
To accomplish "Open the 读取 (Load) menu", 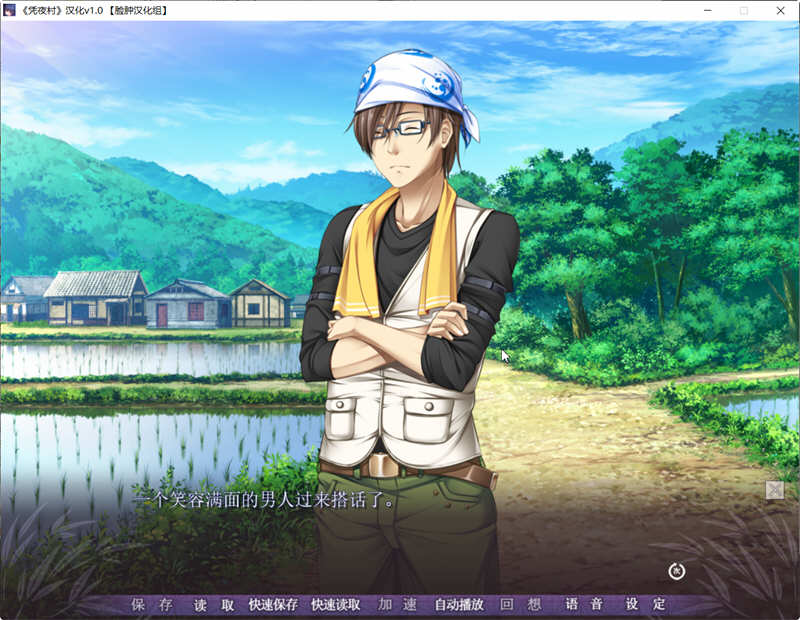I will click(214, 605).
